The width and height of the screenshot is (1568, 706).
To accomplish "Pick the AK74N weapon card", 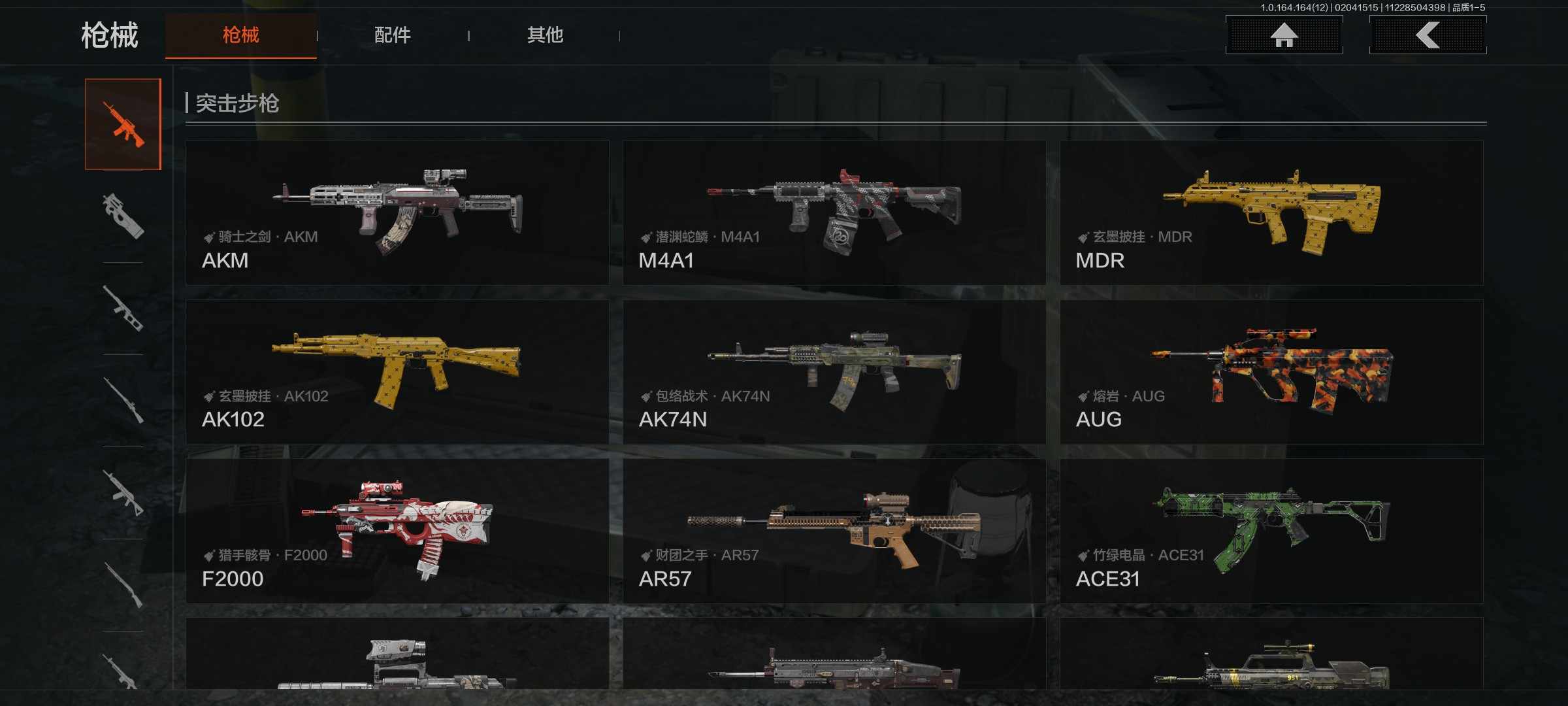I will click(834, 372).
